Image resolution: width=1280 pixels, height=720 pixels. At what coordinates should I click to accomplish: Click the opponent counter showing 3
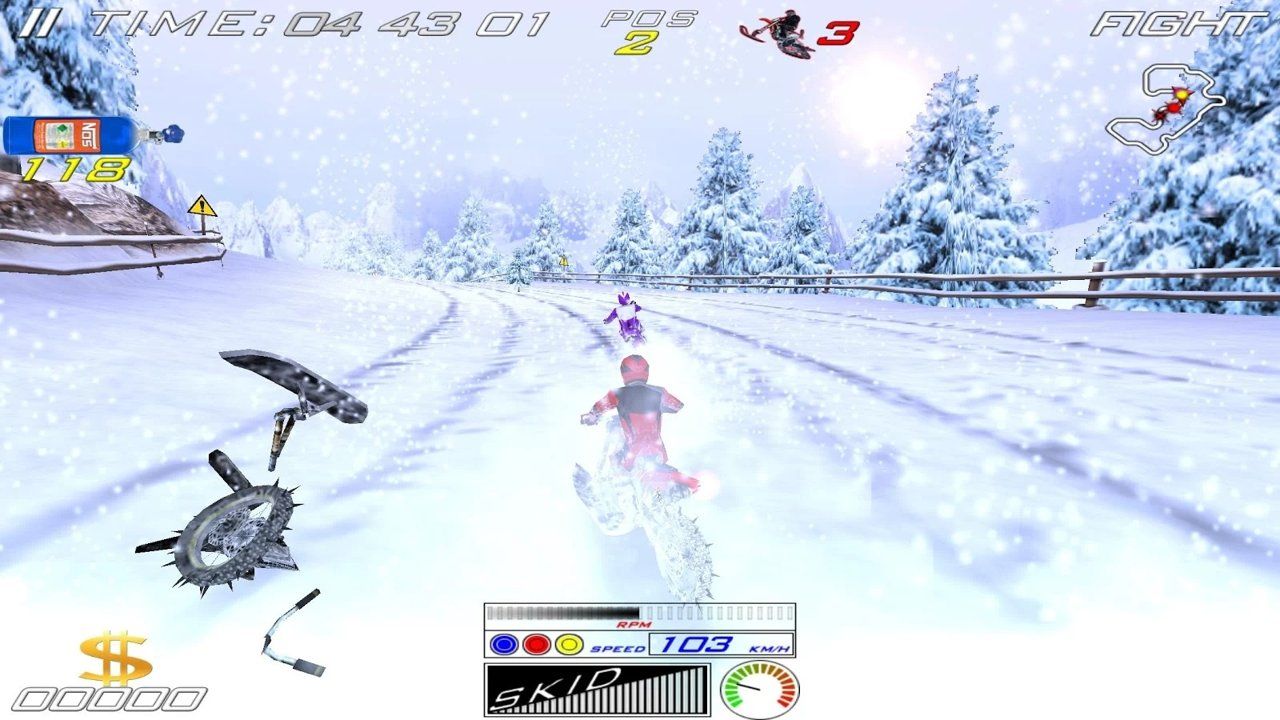[840, 32]
